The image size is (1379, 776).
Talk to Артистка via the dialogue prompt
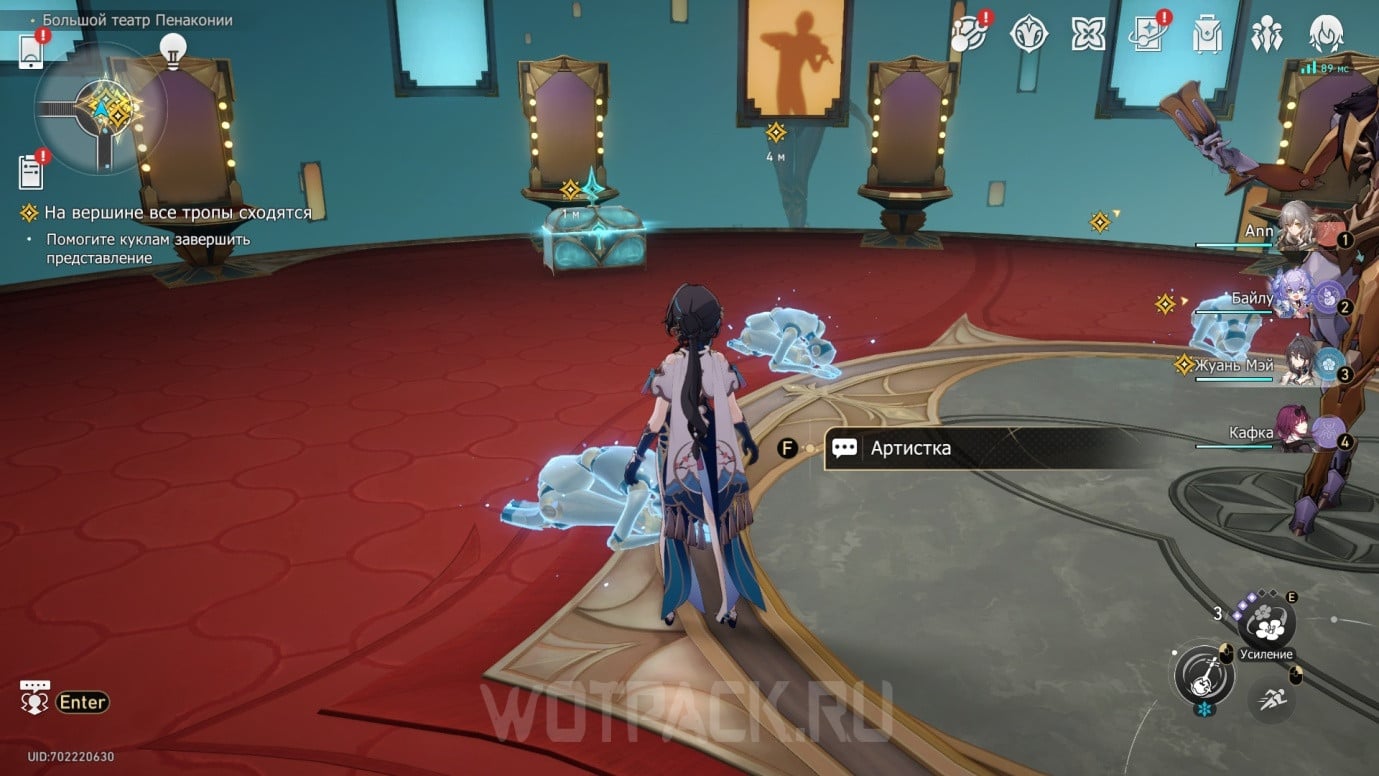(x=990, y=449)
